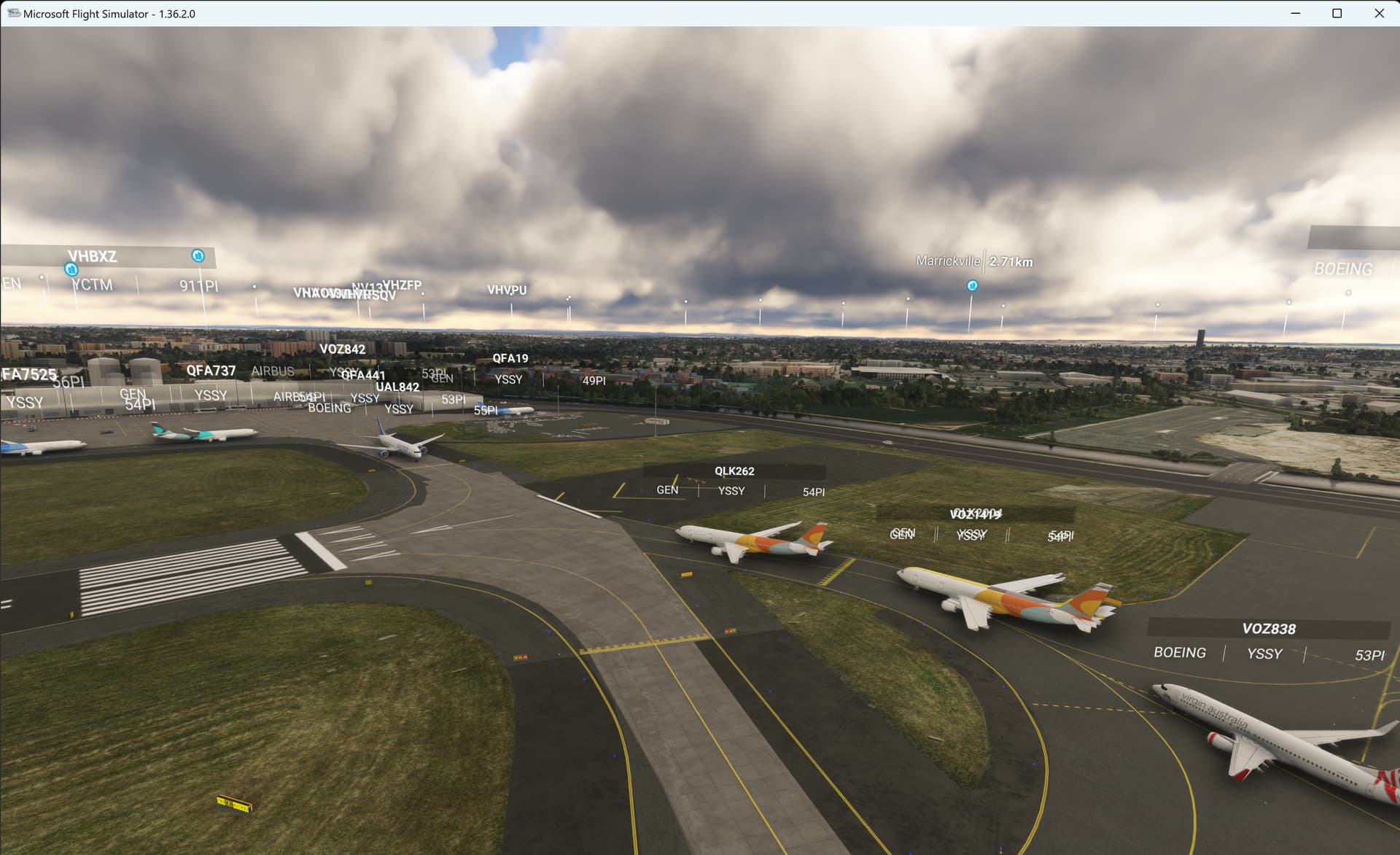1400x855 pixels.
Task: Select the UAL842 Boeing nameplate
Action: (396, 387)
